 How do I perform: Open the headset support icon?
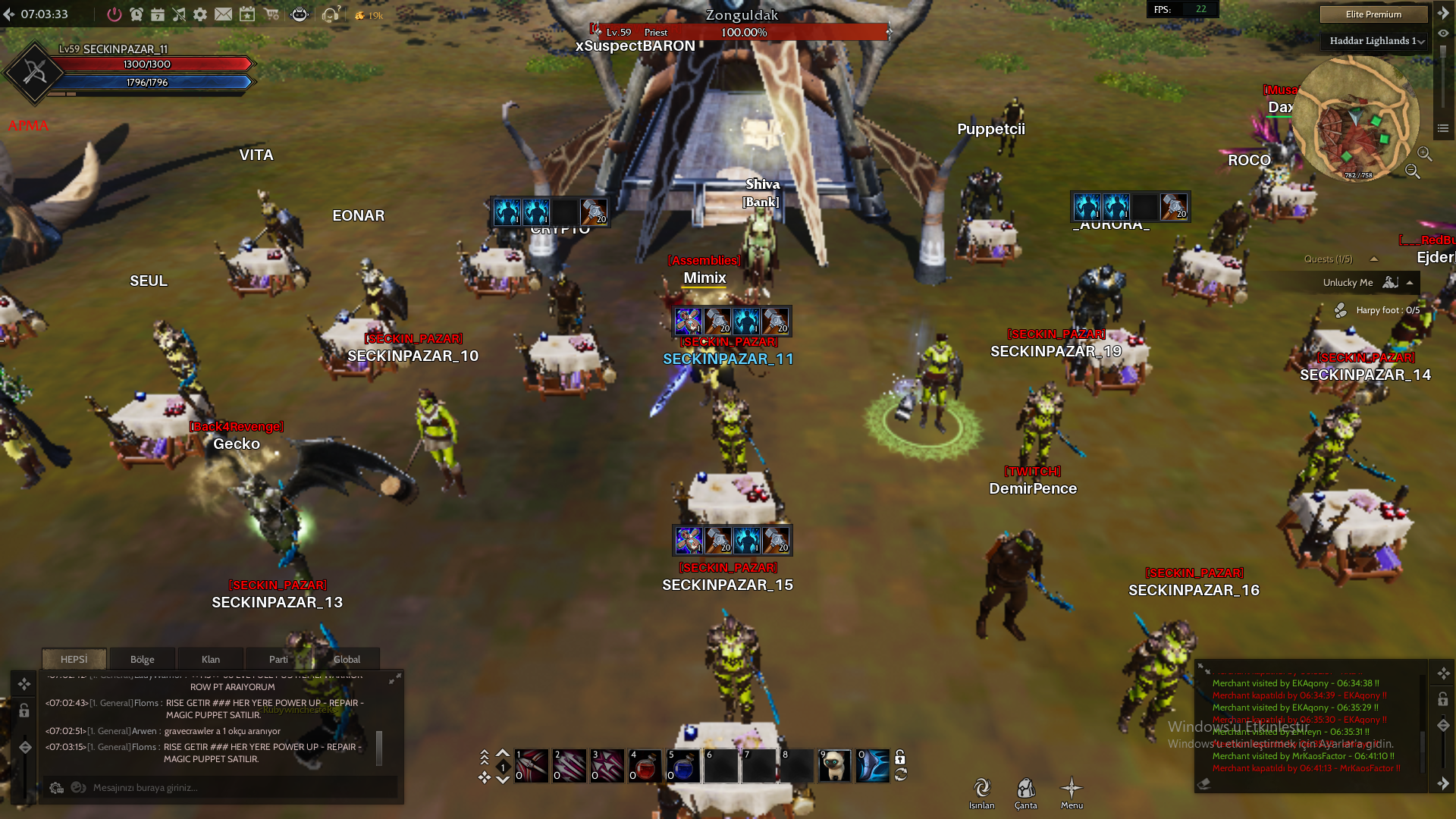click(330, 14)
